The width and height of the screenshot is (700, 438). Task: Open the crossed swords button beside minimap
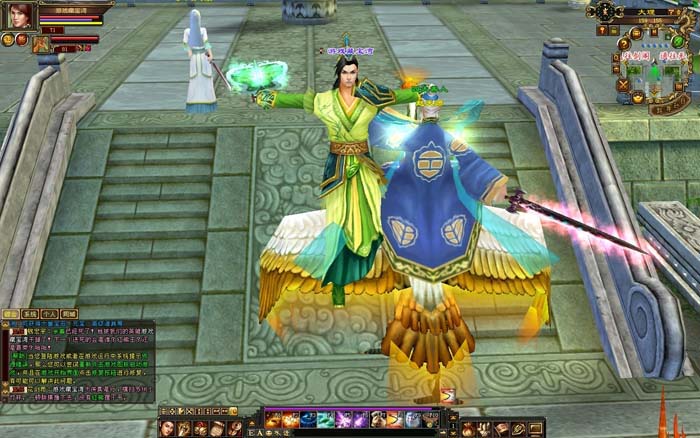tap(622, 84)
